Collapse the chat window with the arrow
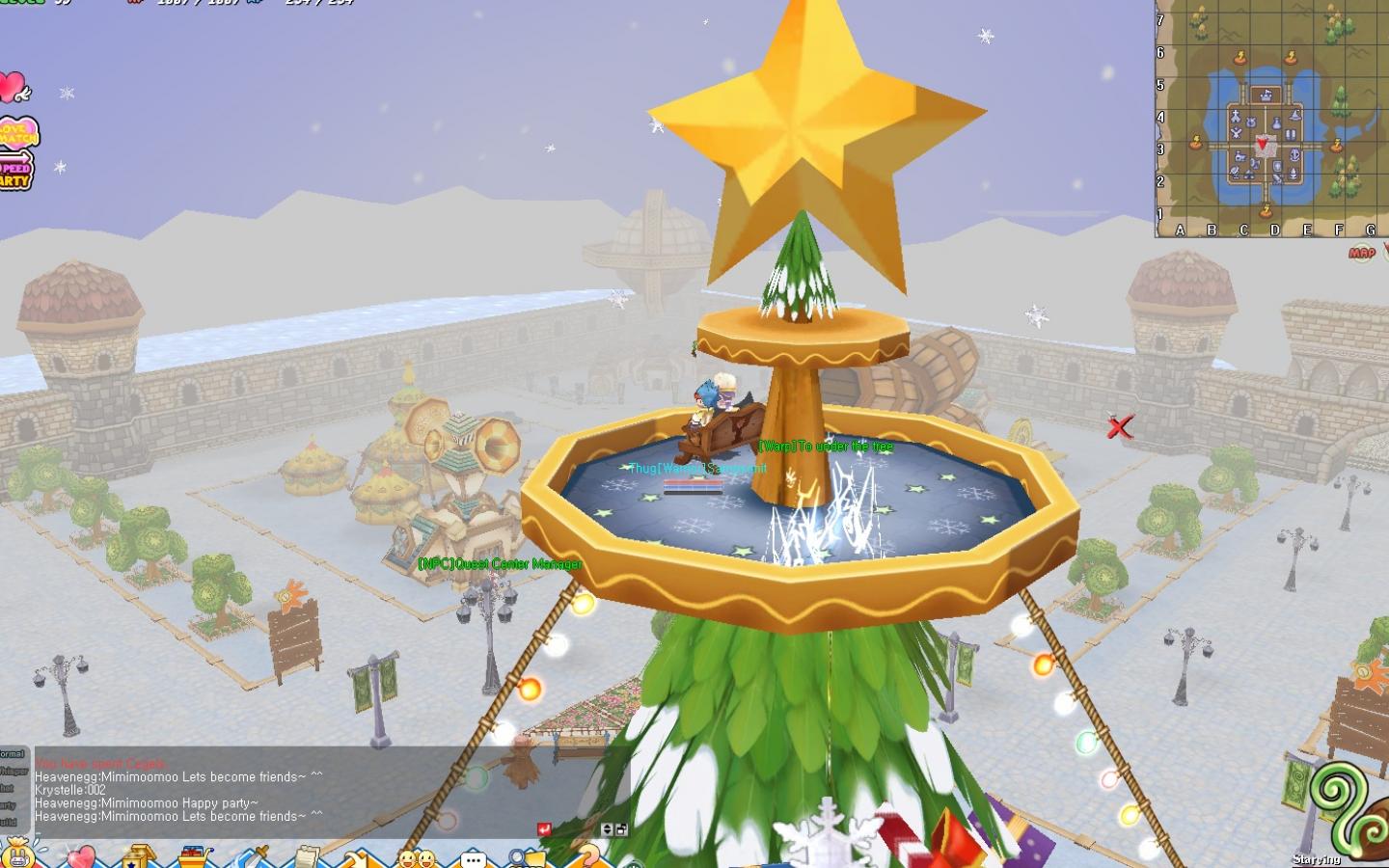The image size is (1389, 868). pos(606,827)
